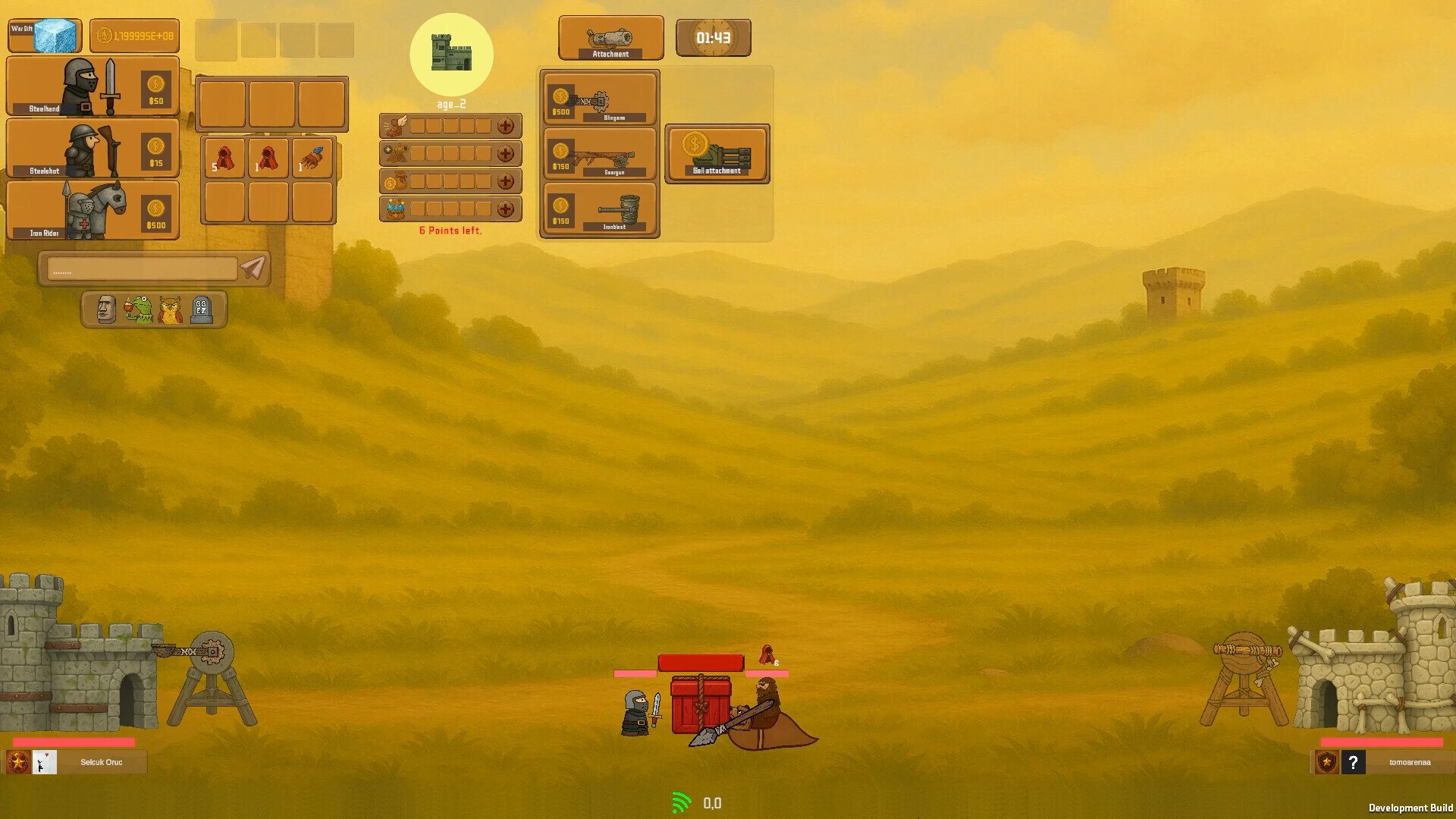Add a point to the blue gem sack upgrade

pos(506,209)
